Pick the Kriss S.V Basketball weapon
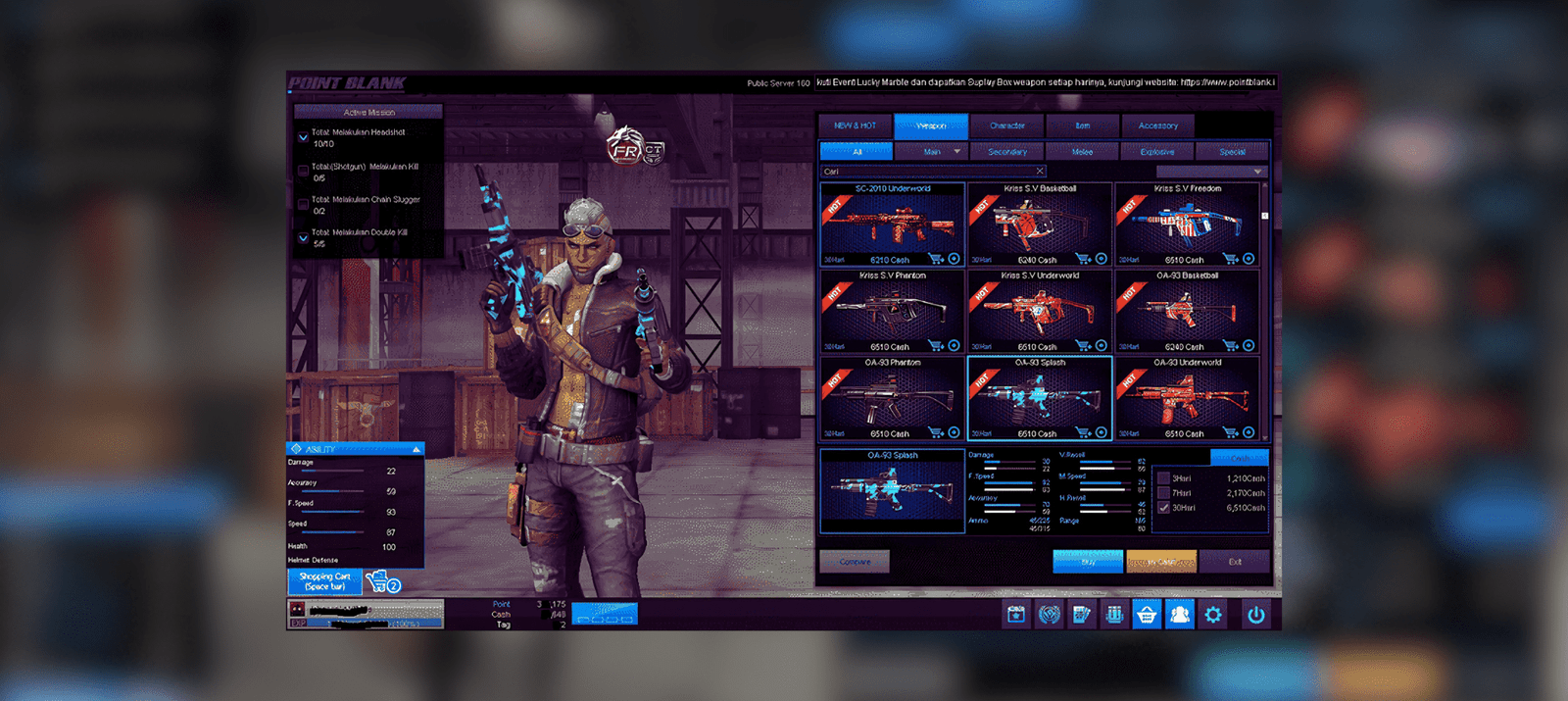Viewport: 1568px width, 701px height. click(x=1039, y=225)
